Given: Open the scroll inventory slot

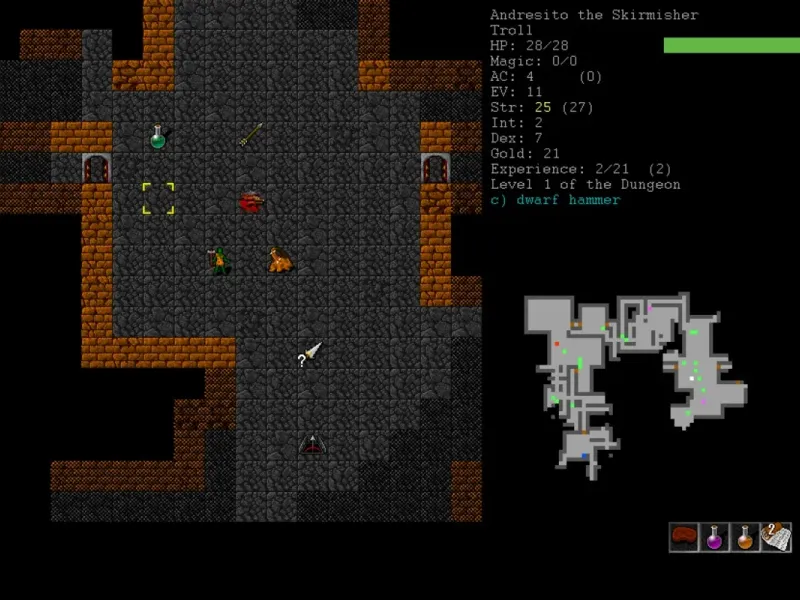Looking at the screenshot, I should [776, 537].
